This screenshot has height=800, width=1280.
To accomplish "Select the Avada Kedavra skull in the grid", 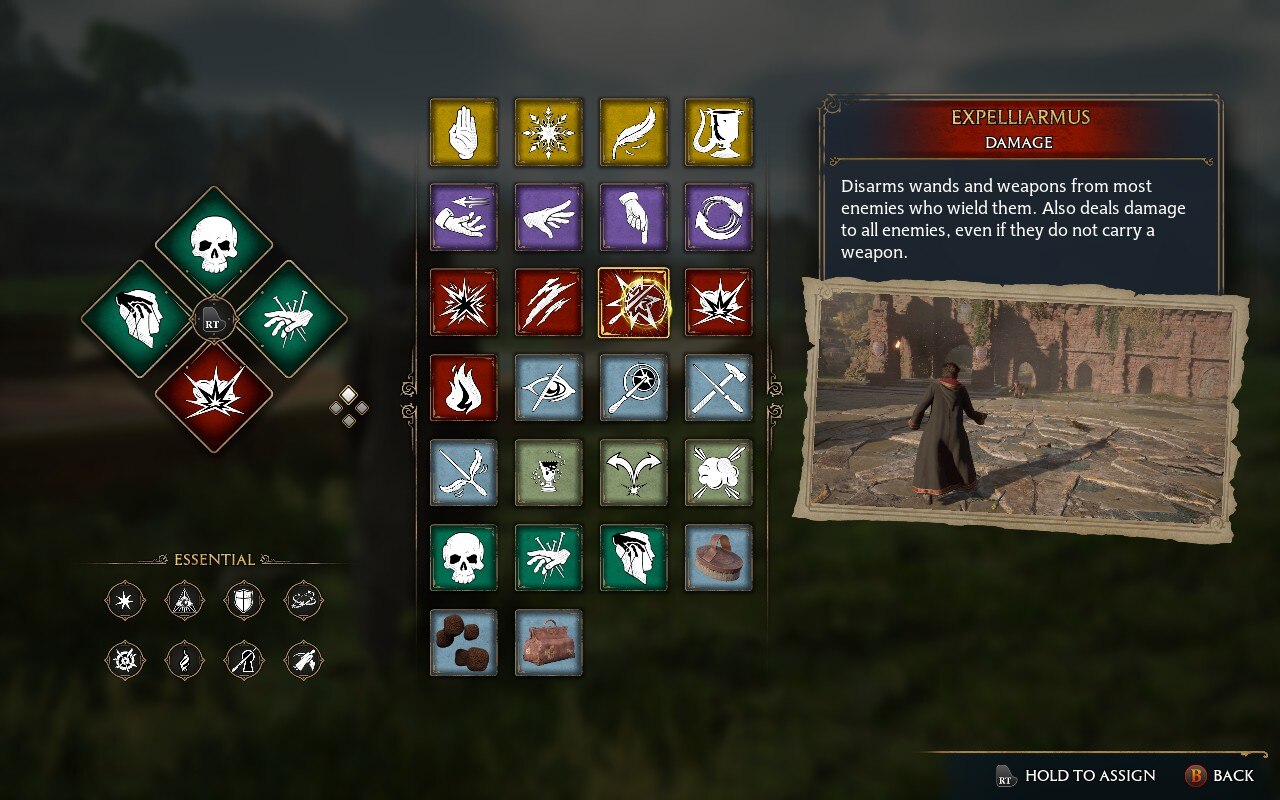I will coord(463,559).
